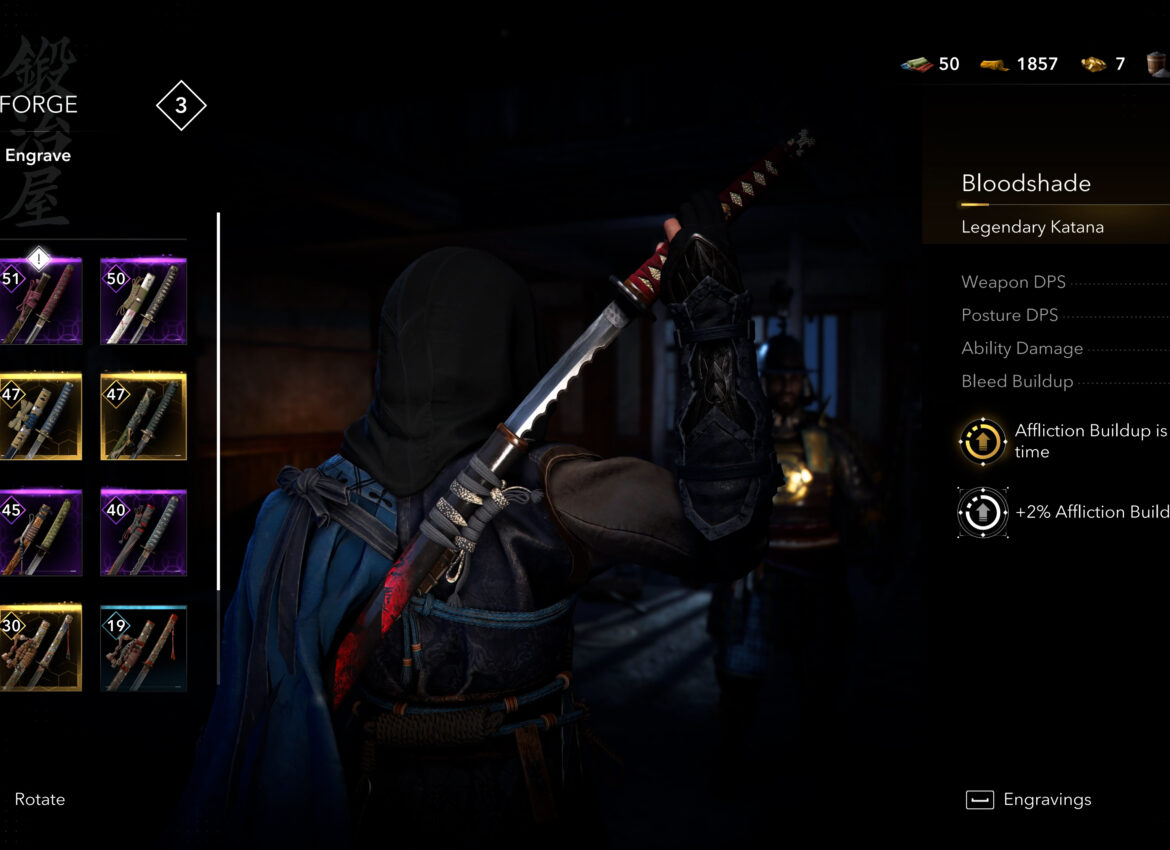Select the level 30 katana slot
The height and width of the screenshot is (850, 1170).
tap(40, 648)
